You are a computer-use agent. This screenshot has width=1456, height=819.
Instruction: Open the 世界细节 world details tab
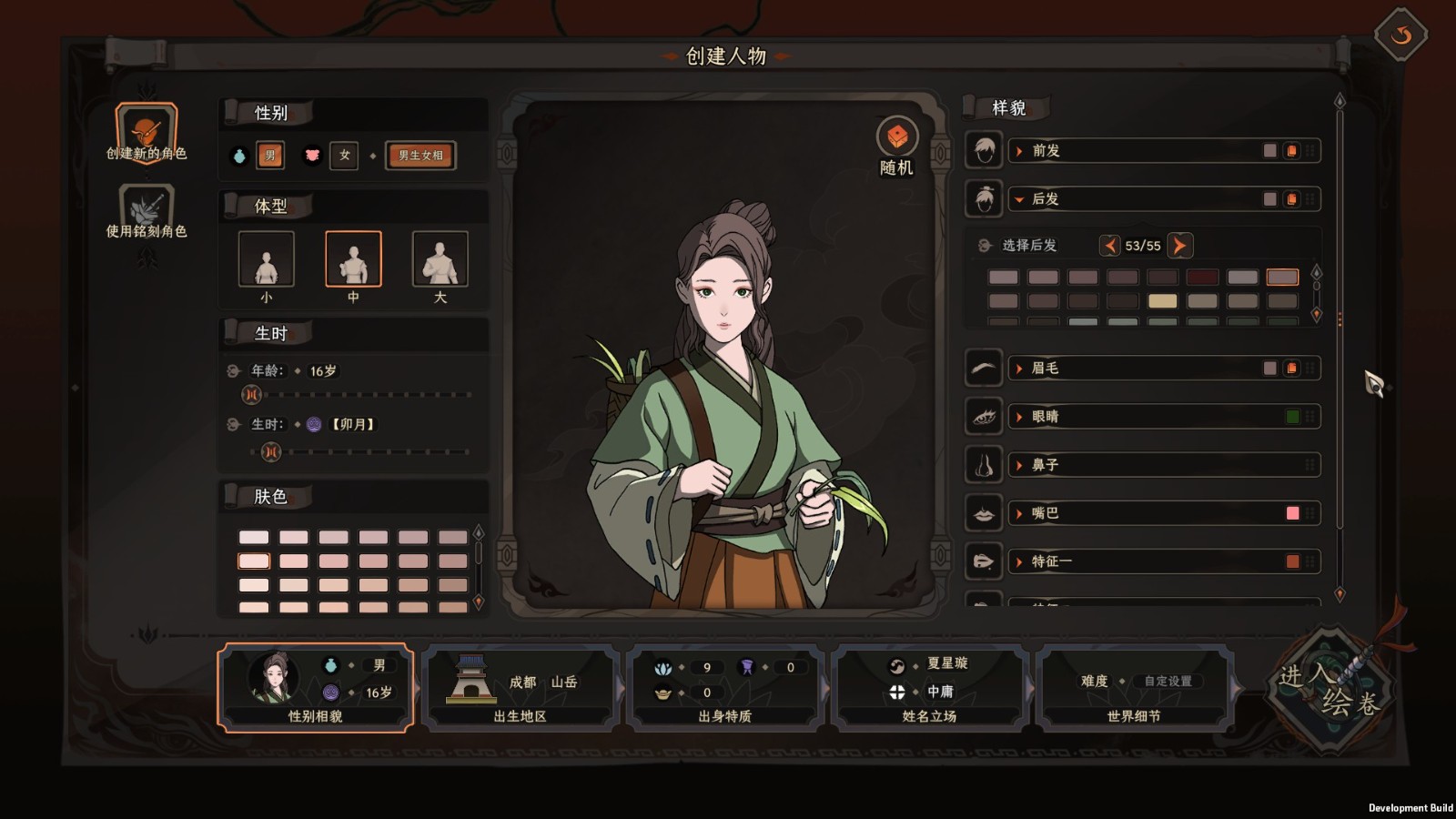click(1134, 688)
